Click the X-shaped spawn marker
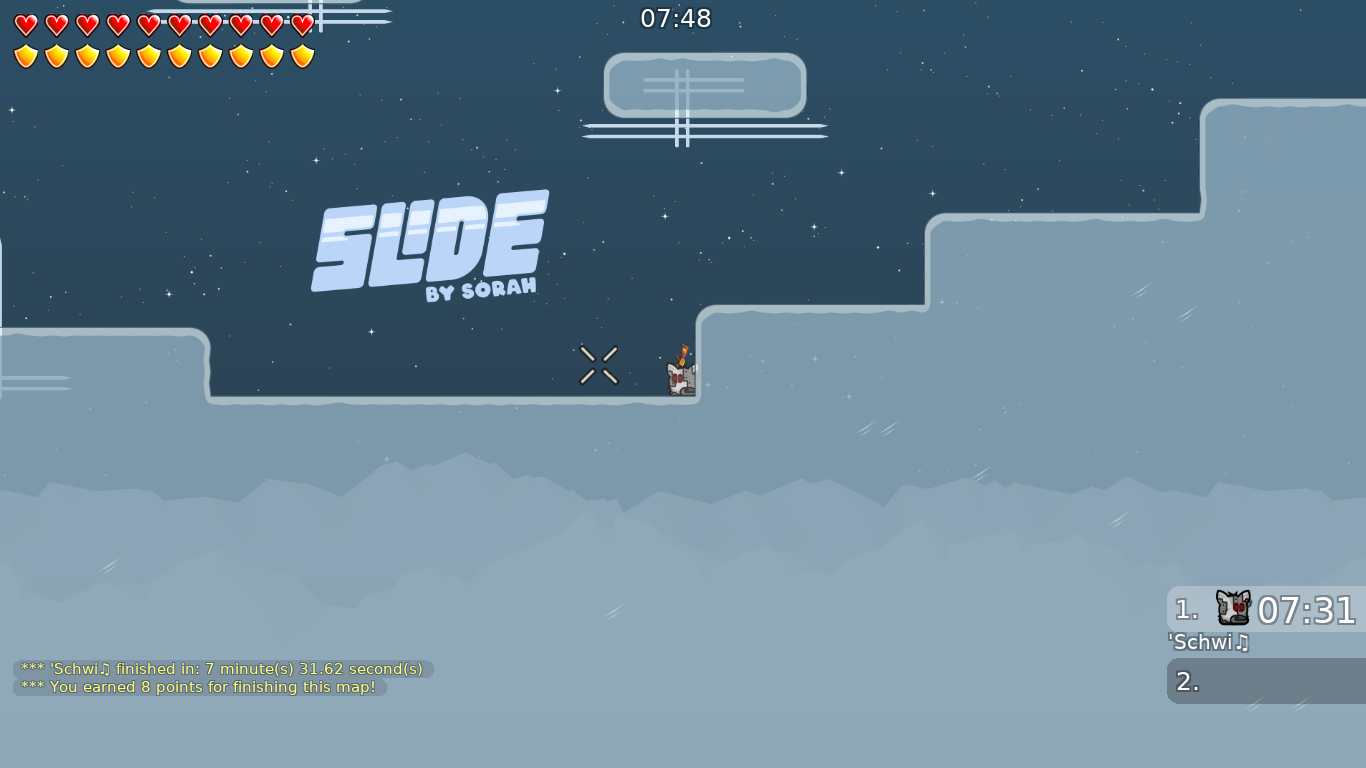This screenshot has width=1366, height=768. coord(598,365)
